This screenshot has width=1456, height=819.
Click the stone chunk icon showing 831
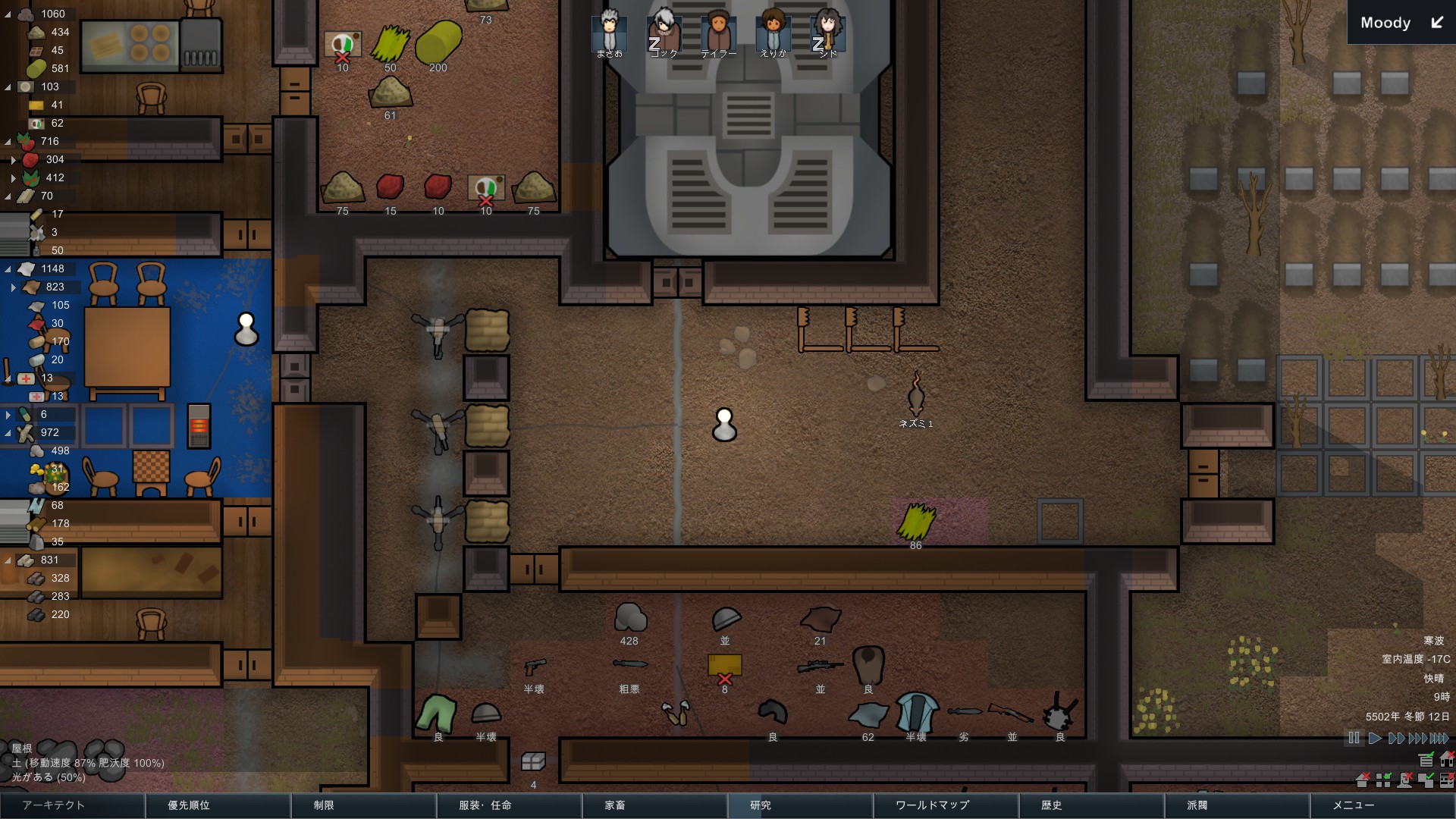click(x=27, y=560)
